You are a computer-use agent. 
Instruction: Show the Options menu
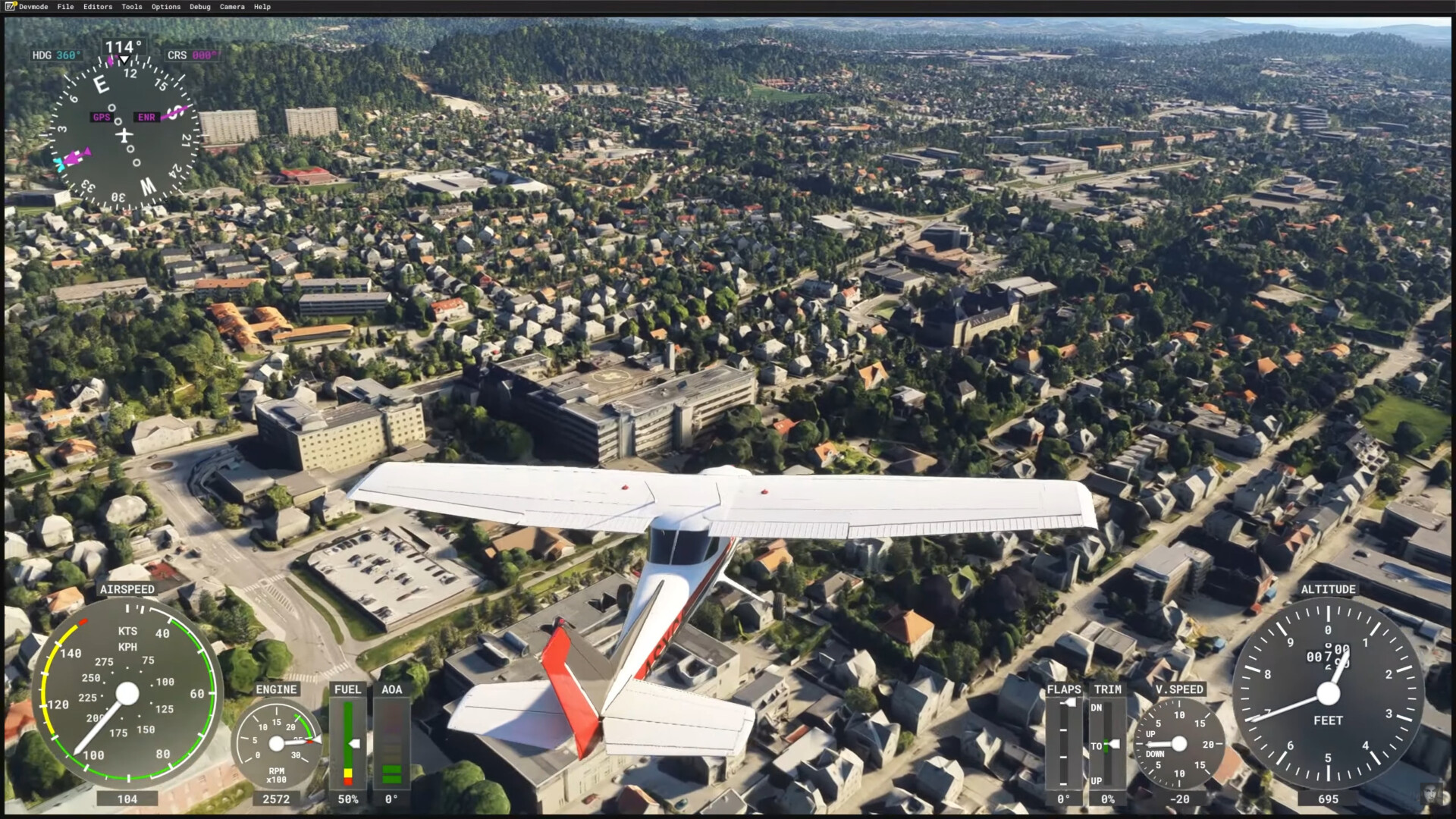166,7
